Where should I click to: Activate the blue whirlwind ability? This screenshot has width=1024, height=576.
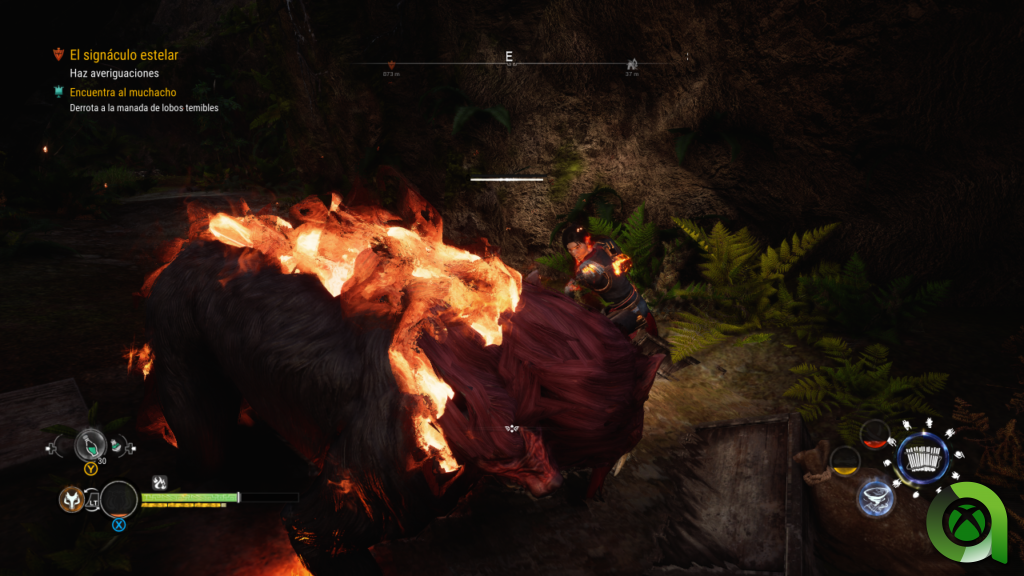point(874,497)
